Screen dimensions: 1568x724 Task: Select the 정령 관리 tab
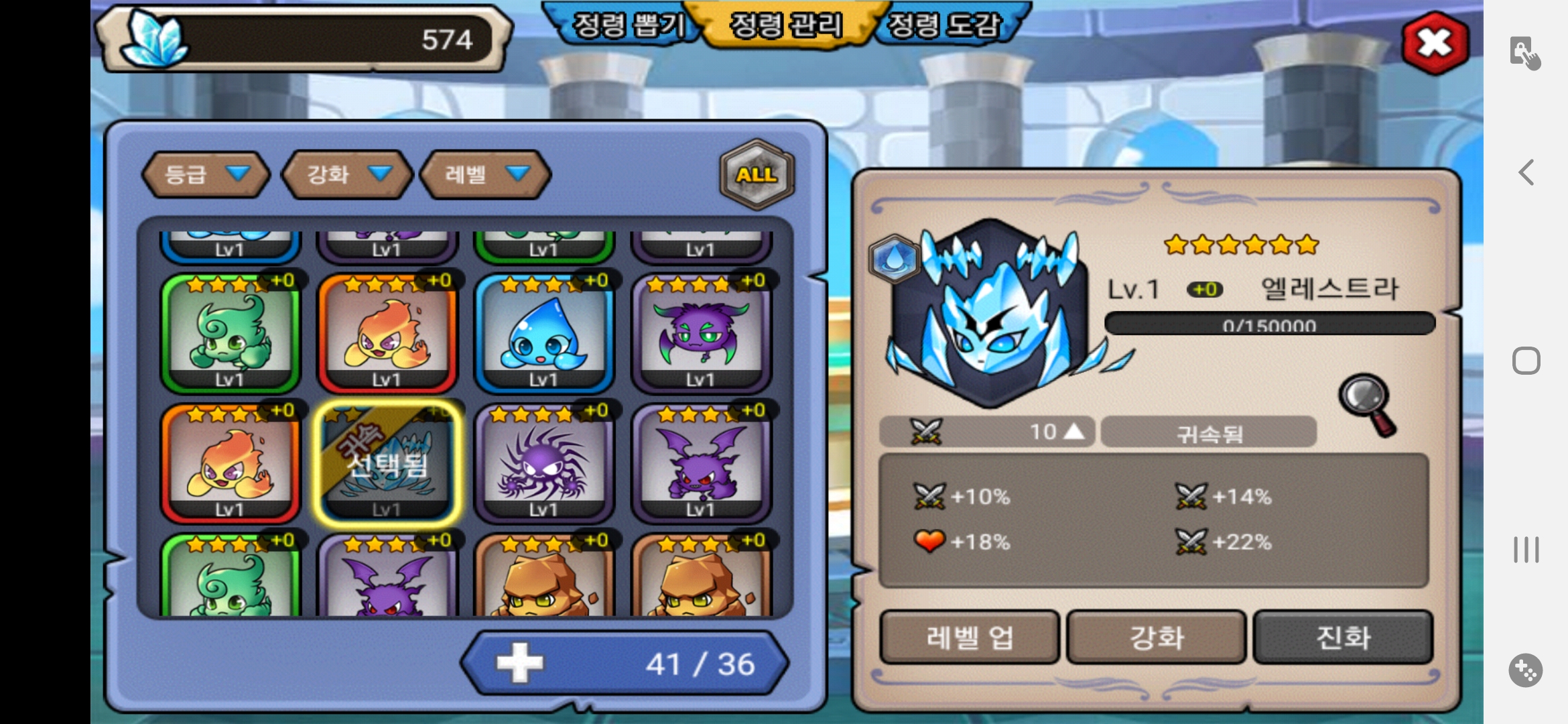pyautogui.click(x=785, y=25)
